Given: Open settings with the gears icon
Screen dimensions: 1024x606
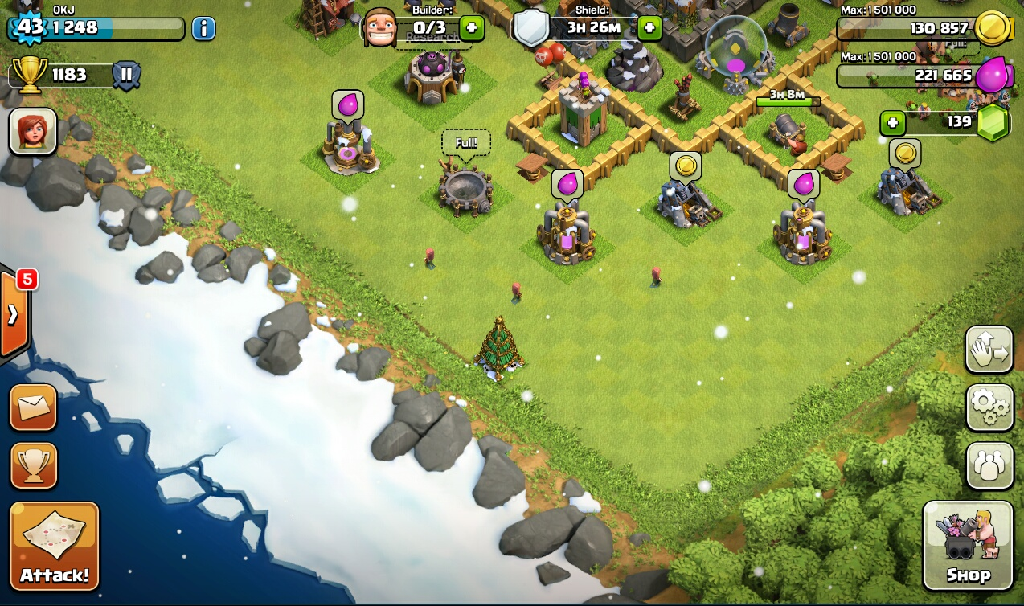Looking at the screenshot, I should point(989,406).
